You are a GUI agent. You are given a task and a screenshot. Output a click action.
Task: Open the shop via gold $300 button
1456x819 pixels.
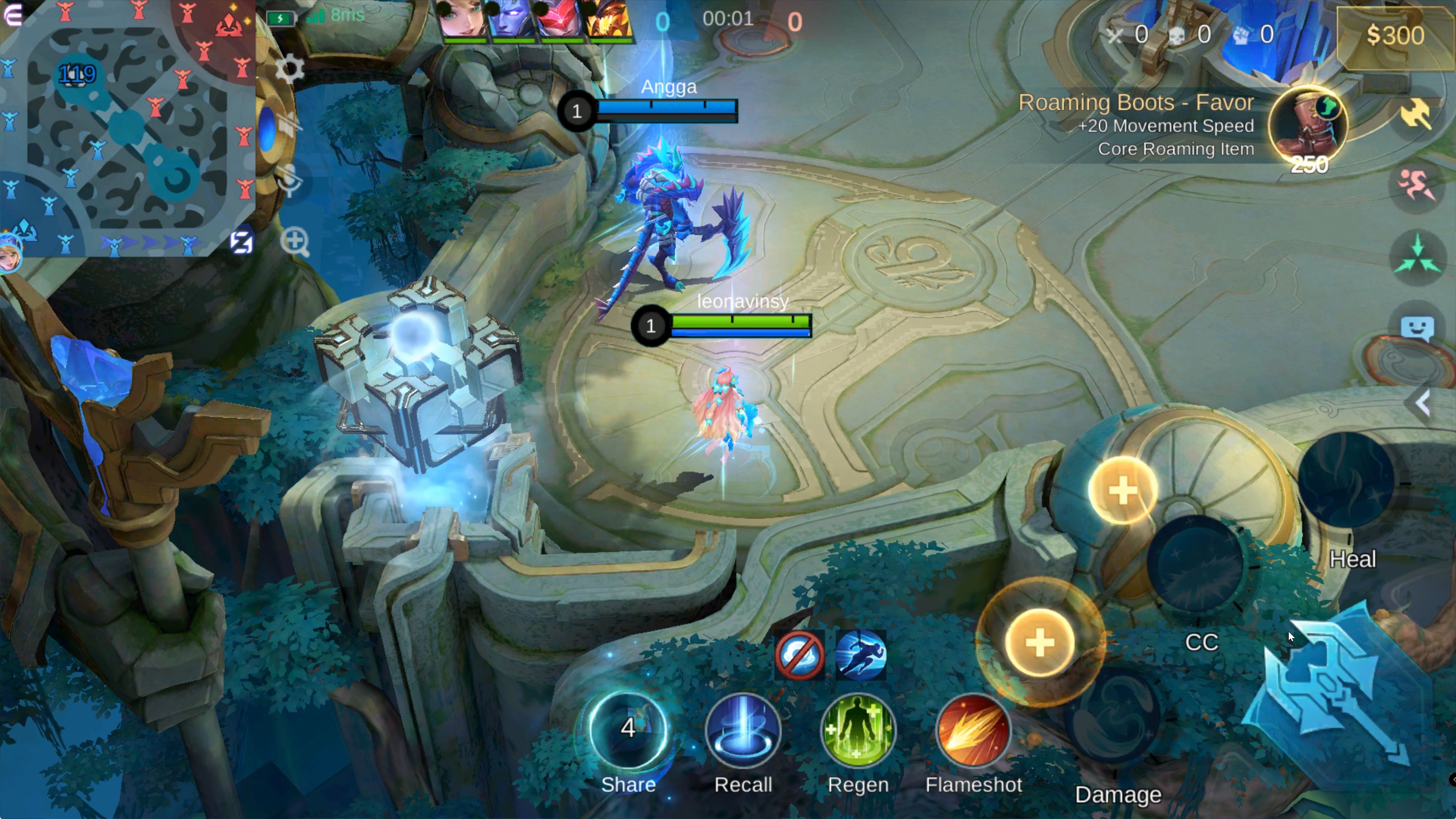click(x=1395, y=35)
